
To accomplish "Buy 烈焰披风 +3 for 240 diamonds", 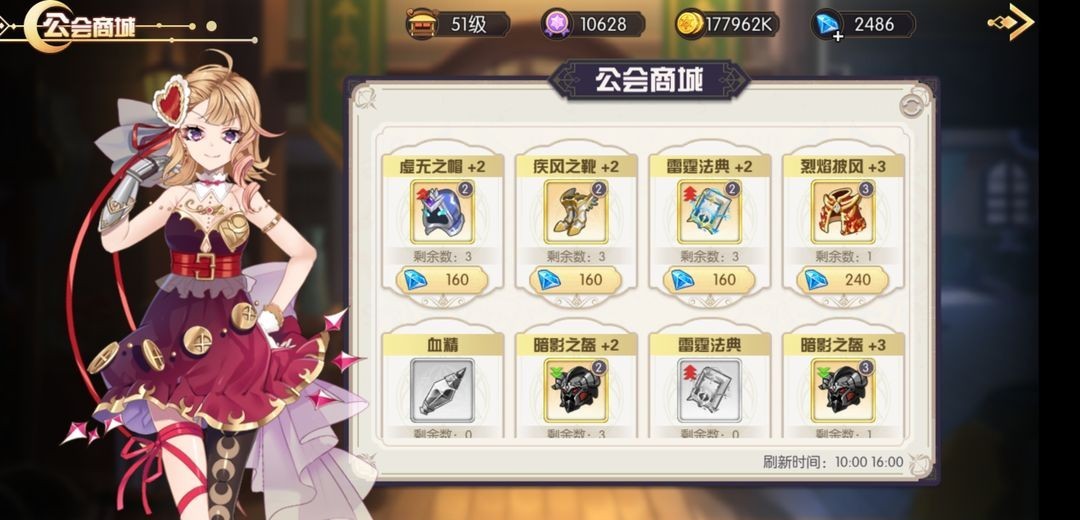I will coord(843,280).
